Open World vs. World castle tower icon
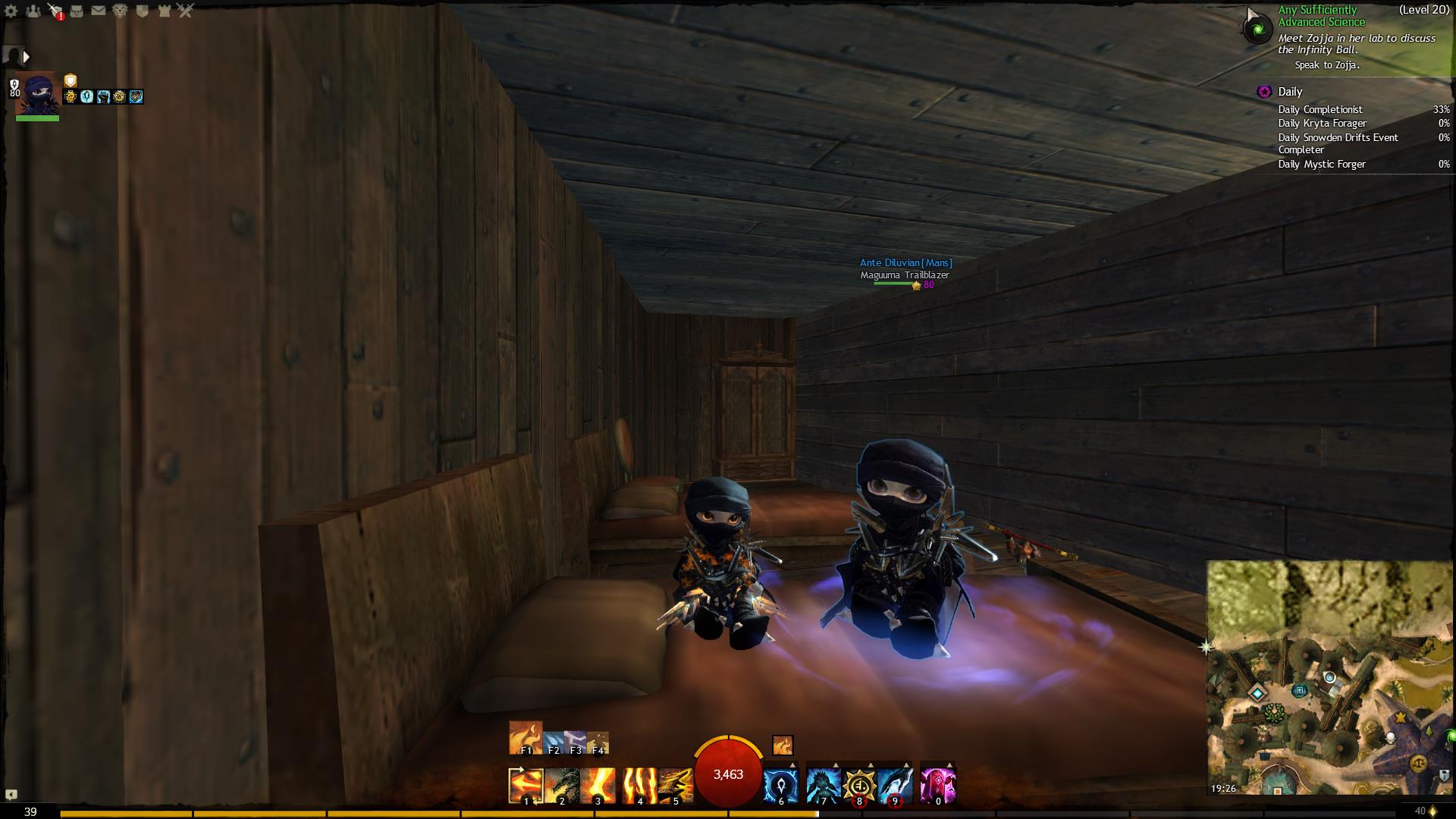The width and height of the screenshot is (1456, 819). coord(164,11)
